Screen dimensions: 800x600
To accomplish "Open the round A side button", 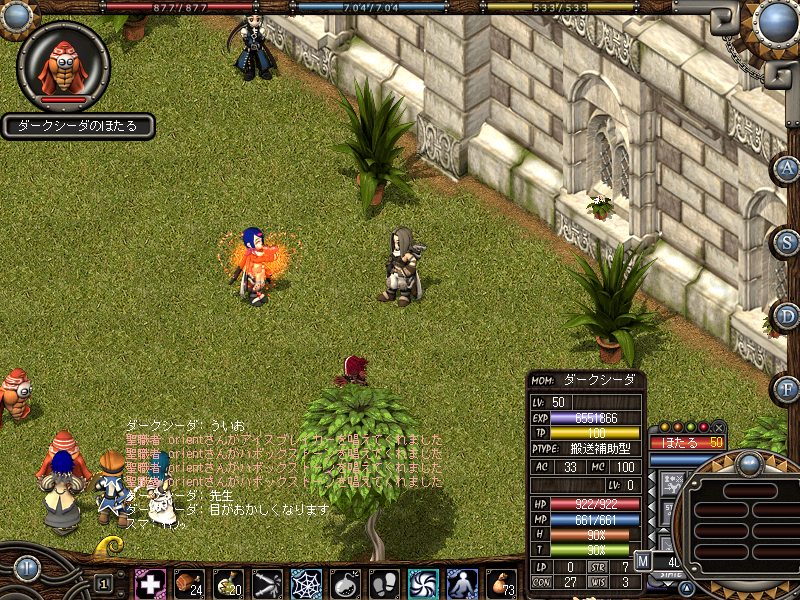I will (x=788, y=169).
